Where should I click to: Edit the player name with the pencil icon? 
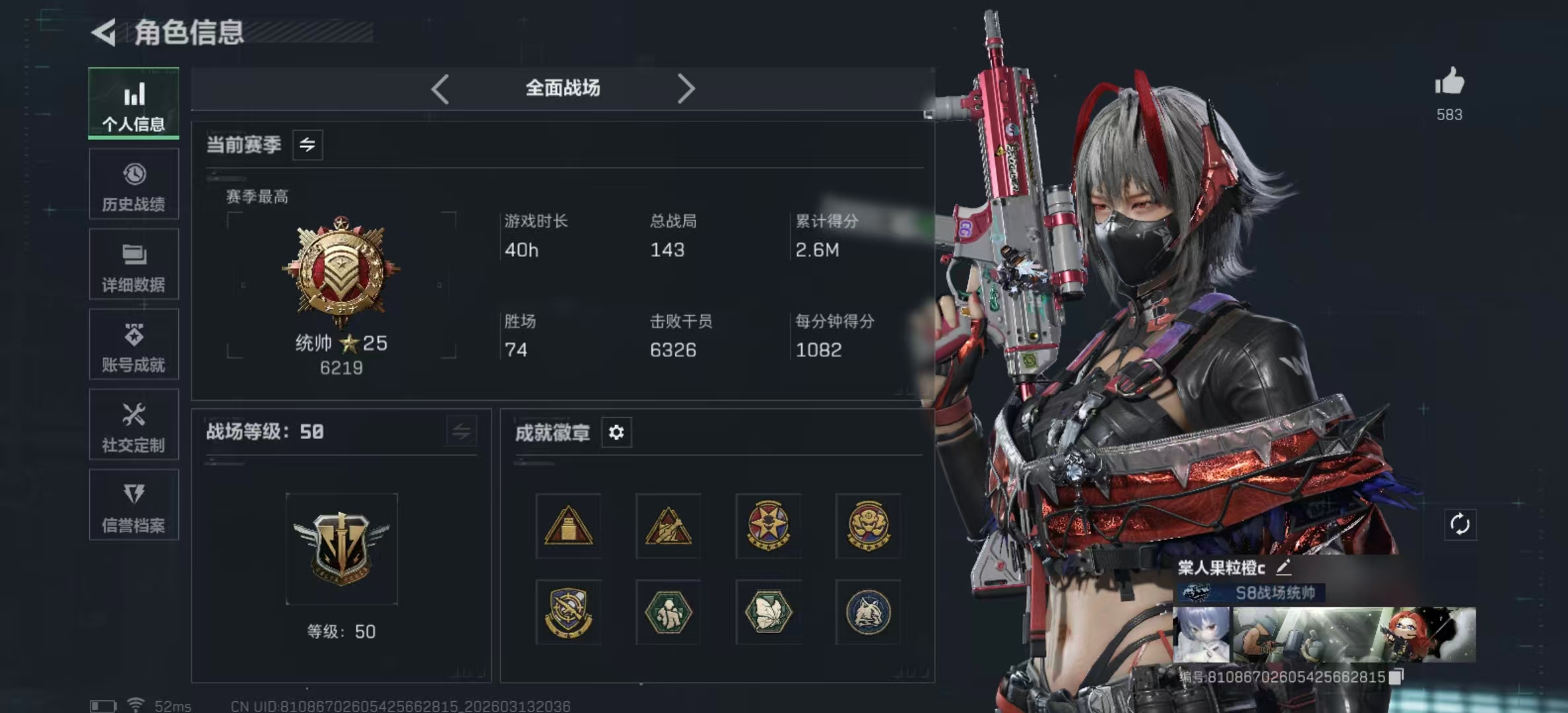point(1284,567)
